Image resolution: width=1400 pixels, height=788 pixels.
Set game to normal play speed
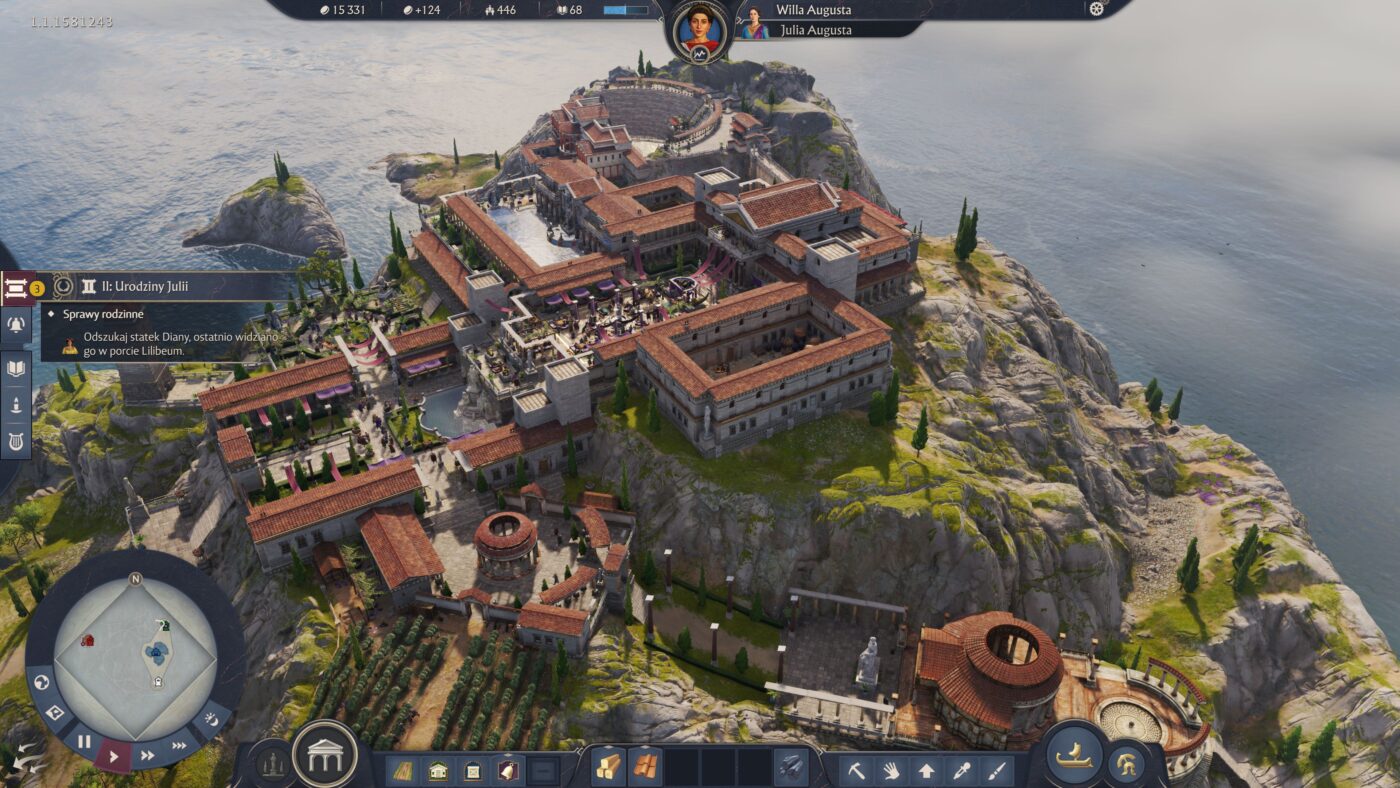(x=113, y=756)
